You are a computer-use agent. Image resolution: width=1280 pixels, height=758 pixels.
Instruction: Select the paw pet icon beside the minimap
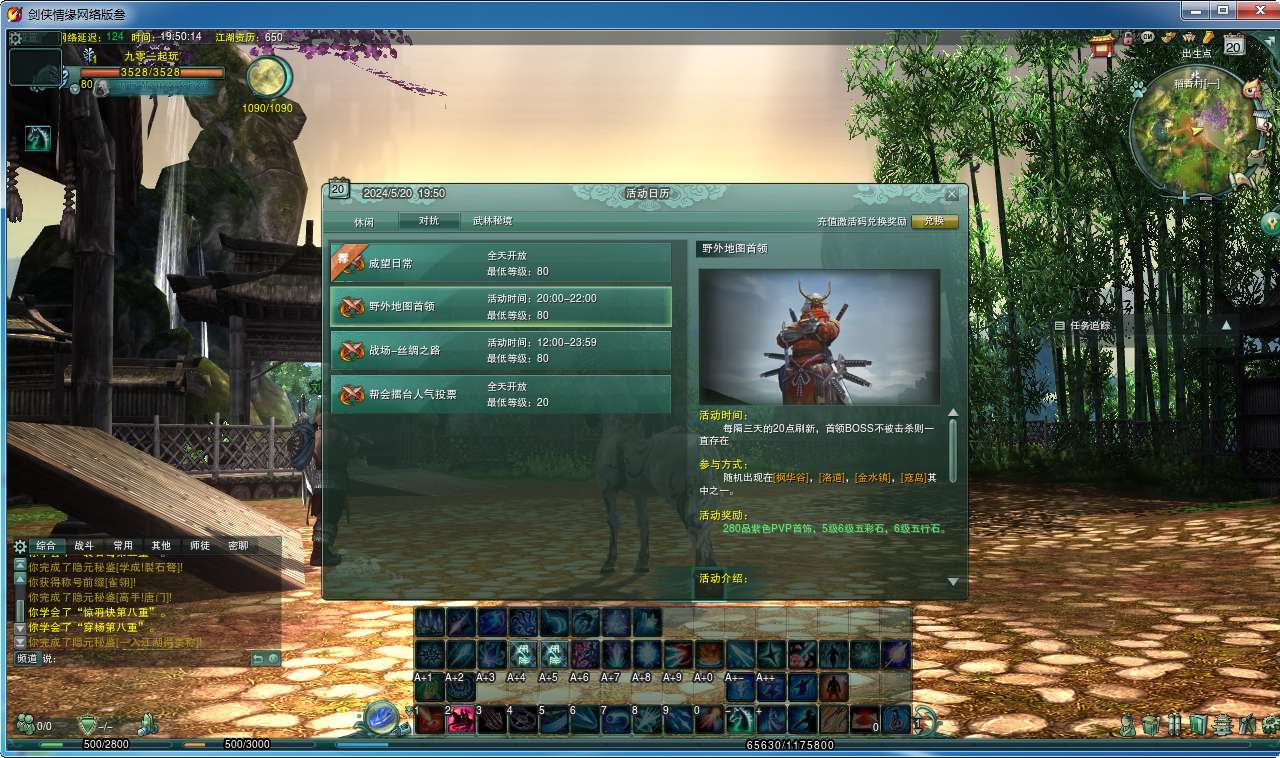tap(1138, 89)
